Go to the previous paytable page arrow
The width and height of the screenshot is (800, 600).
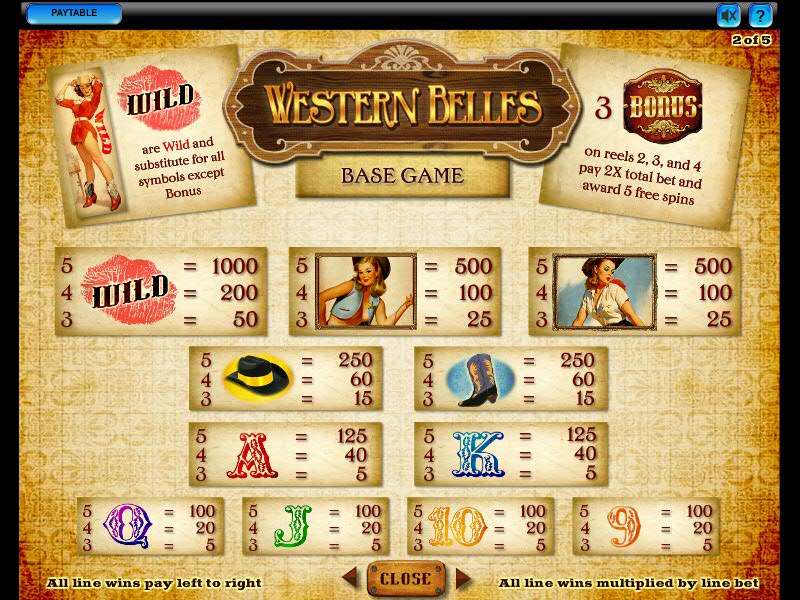[350, 578]
